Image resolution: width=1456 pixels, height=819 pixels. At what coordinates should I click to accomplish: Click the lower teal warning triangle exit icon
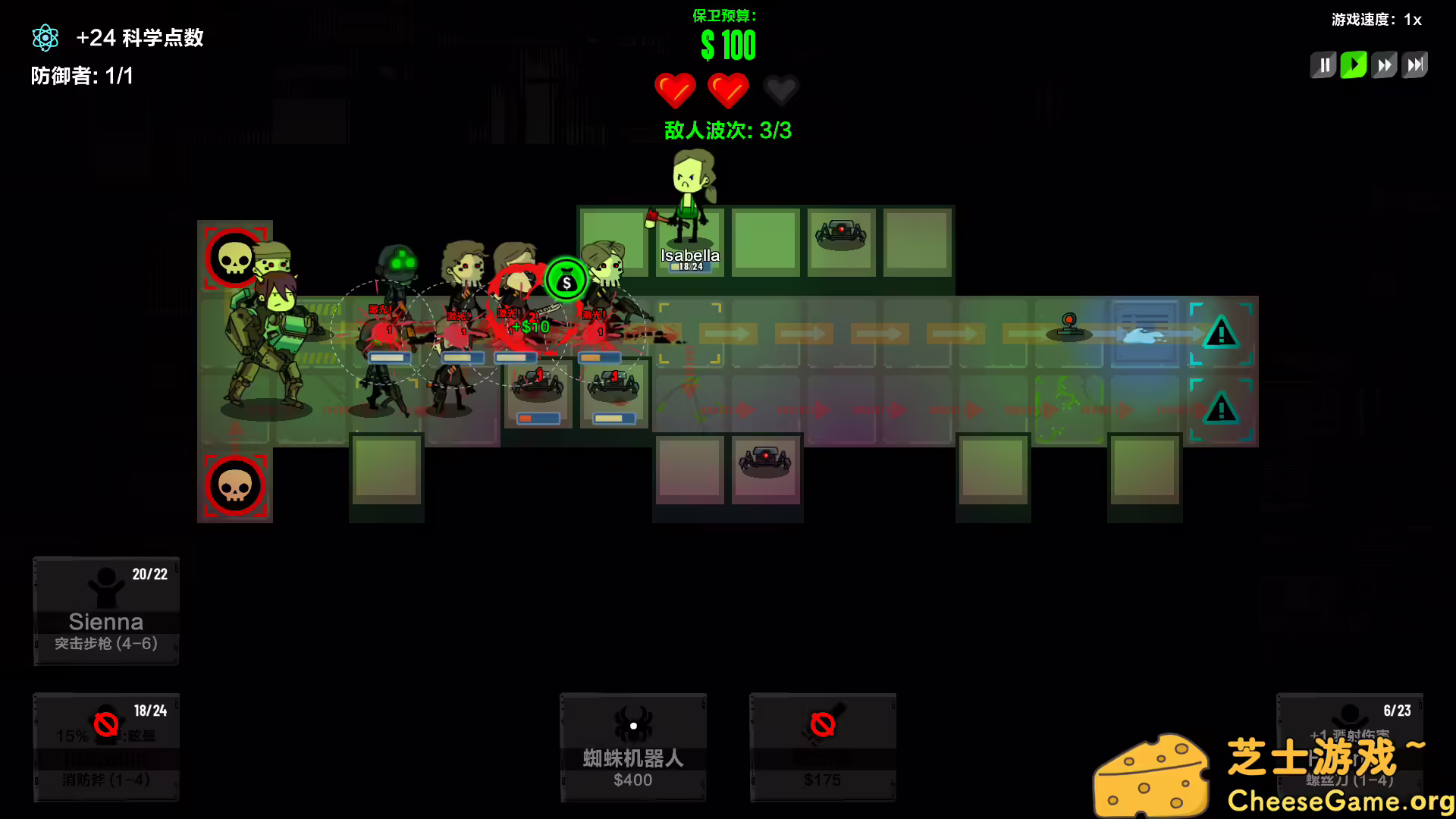(x=1222, y=409)
